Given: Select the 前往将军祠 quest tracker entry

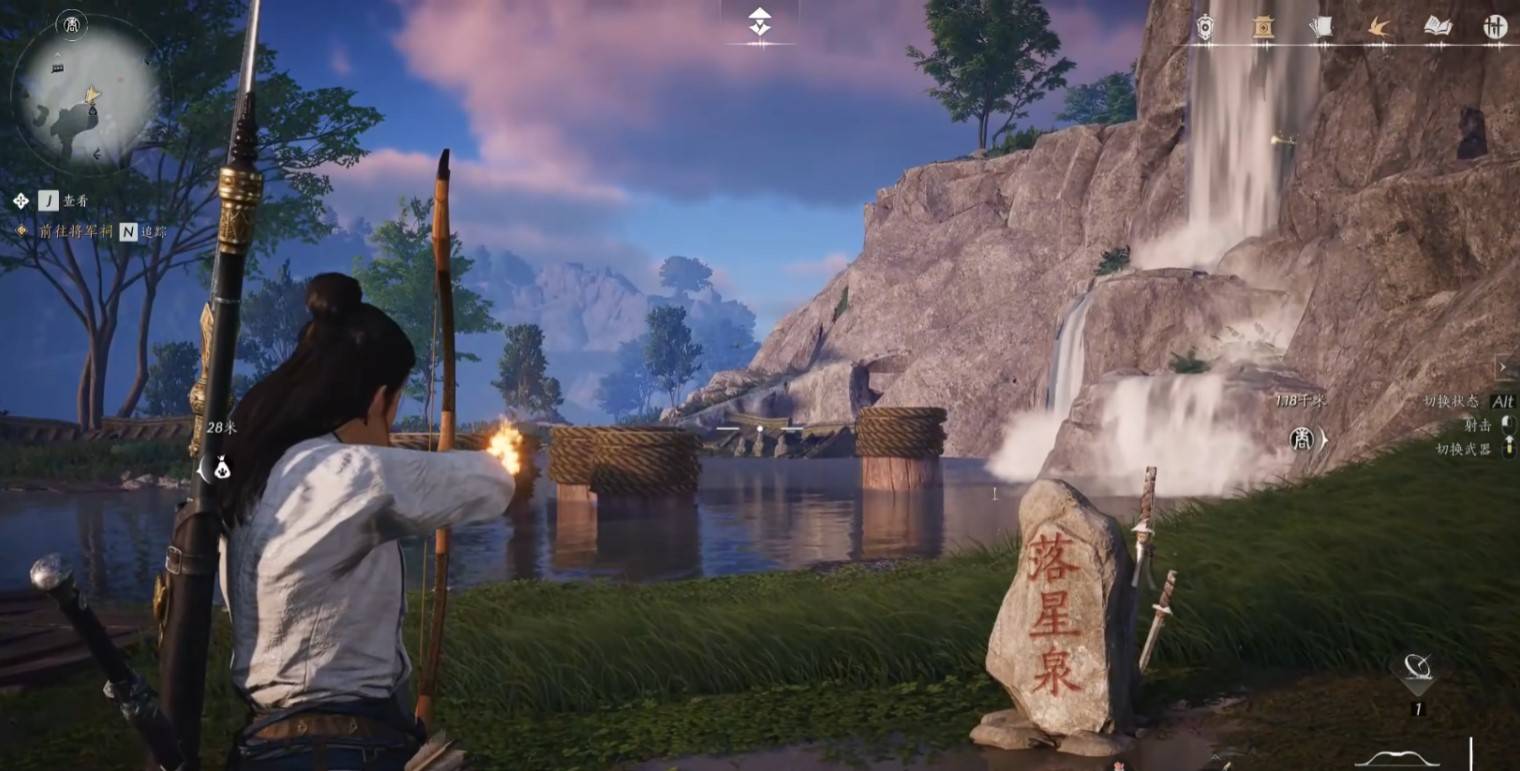Looking at the screenshot, I should click(x=73, y=231).
